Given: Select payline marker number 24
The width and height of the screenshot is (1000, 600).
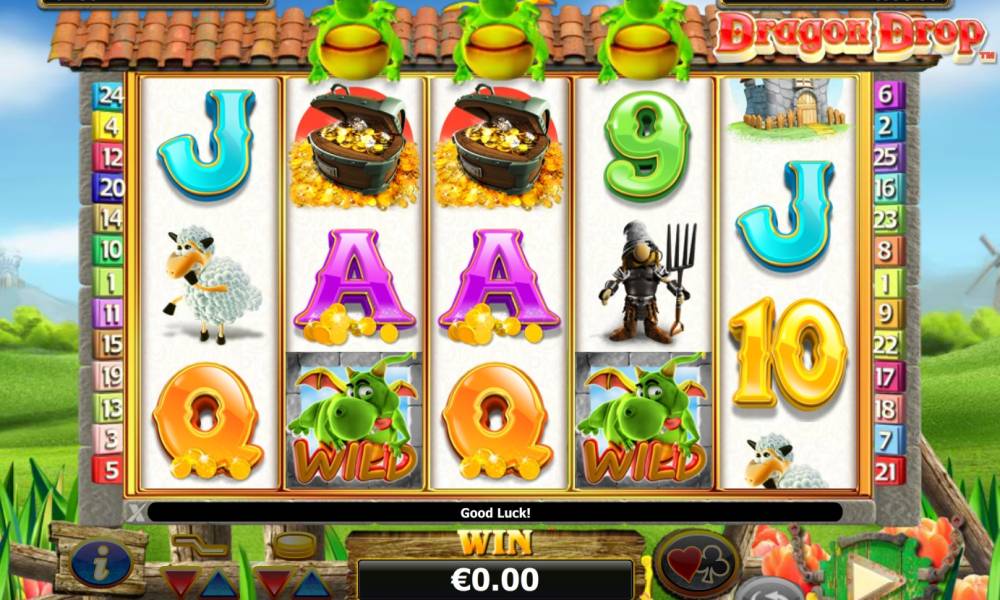Looking at the screenshot, I should (107, 96).
